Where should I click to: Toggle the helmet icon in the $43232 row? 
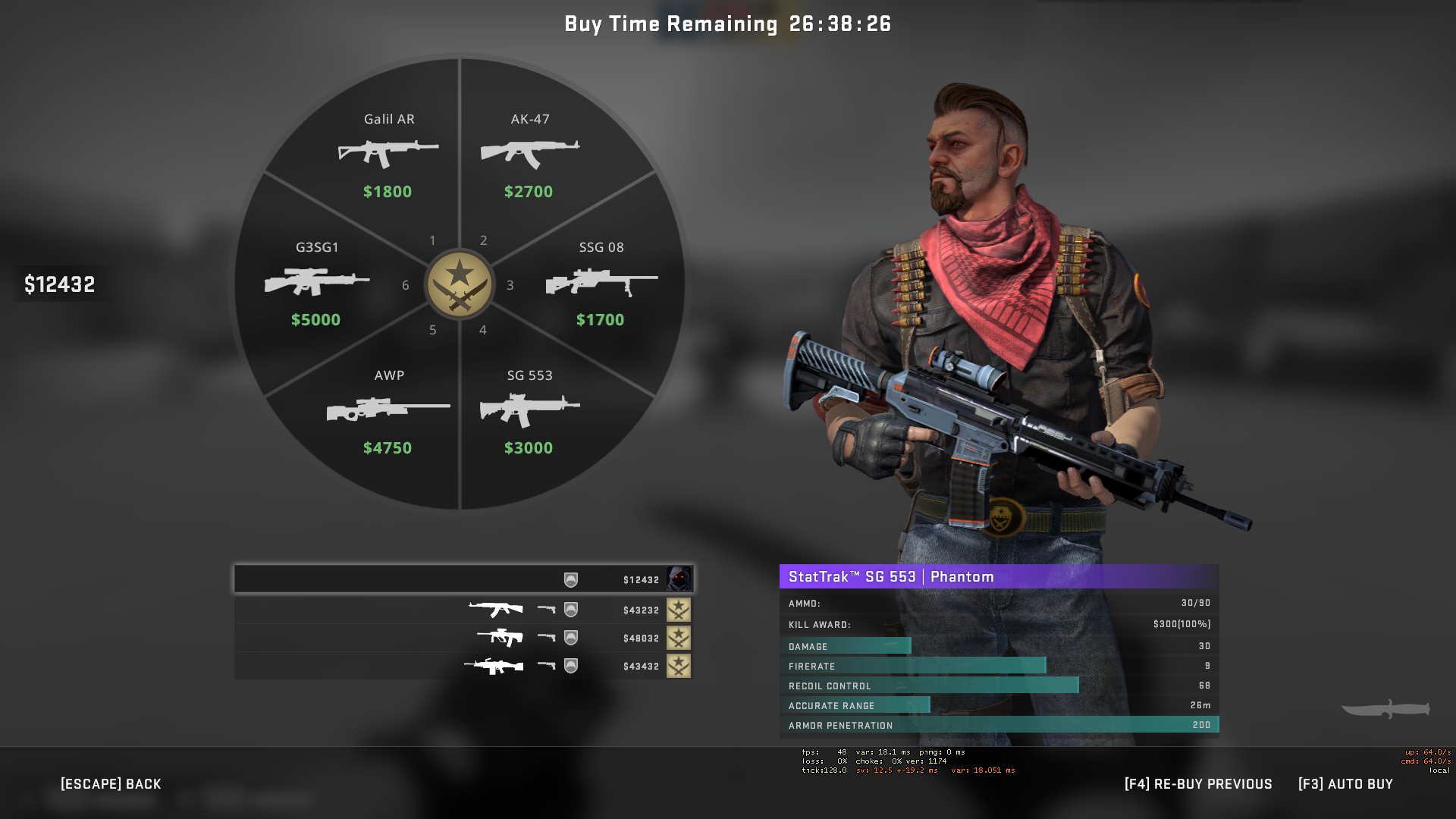tap(570, 610)
